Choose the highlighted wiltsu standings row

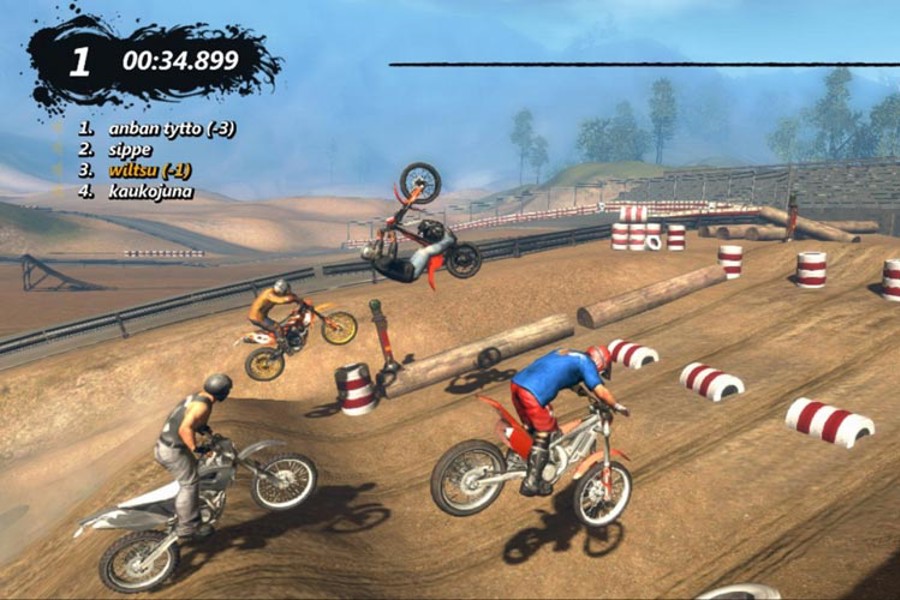[149, 171]
